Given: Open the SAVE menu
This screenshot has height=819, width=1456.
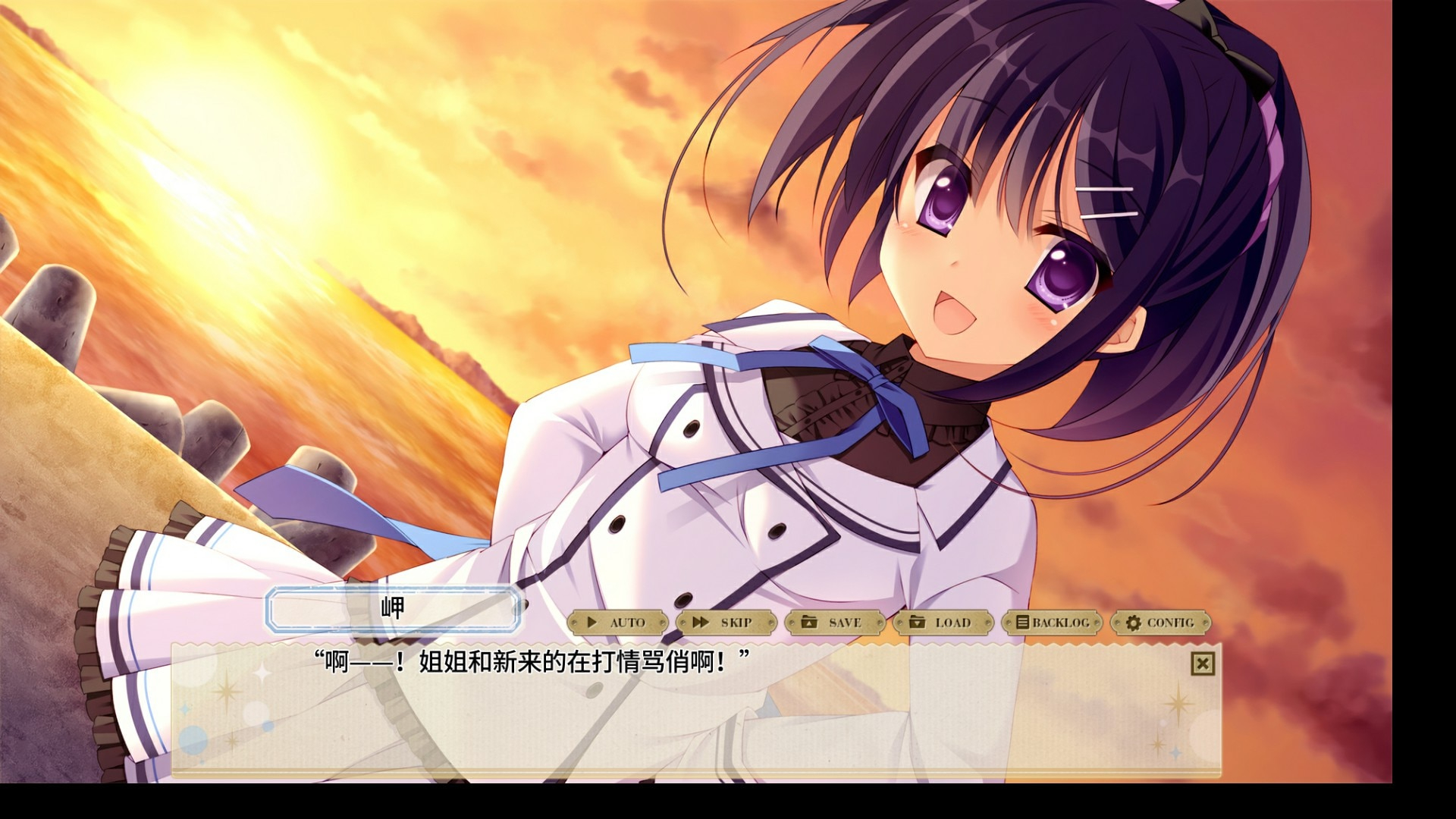Looking at the screenshot, I should click(834, 623).
